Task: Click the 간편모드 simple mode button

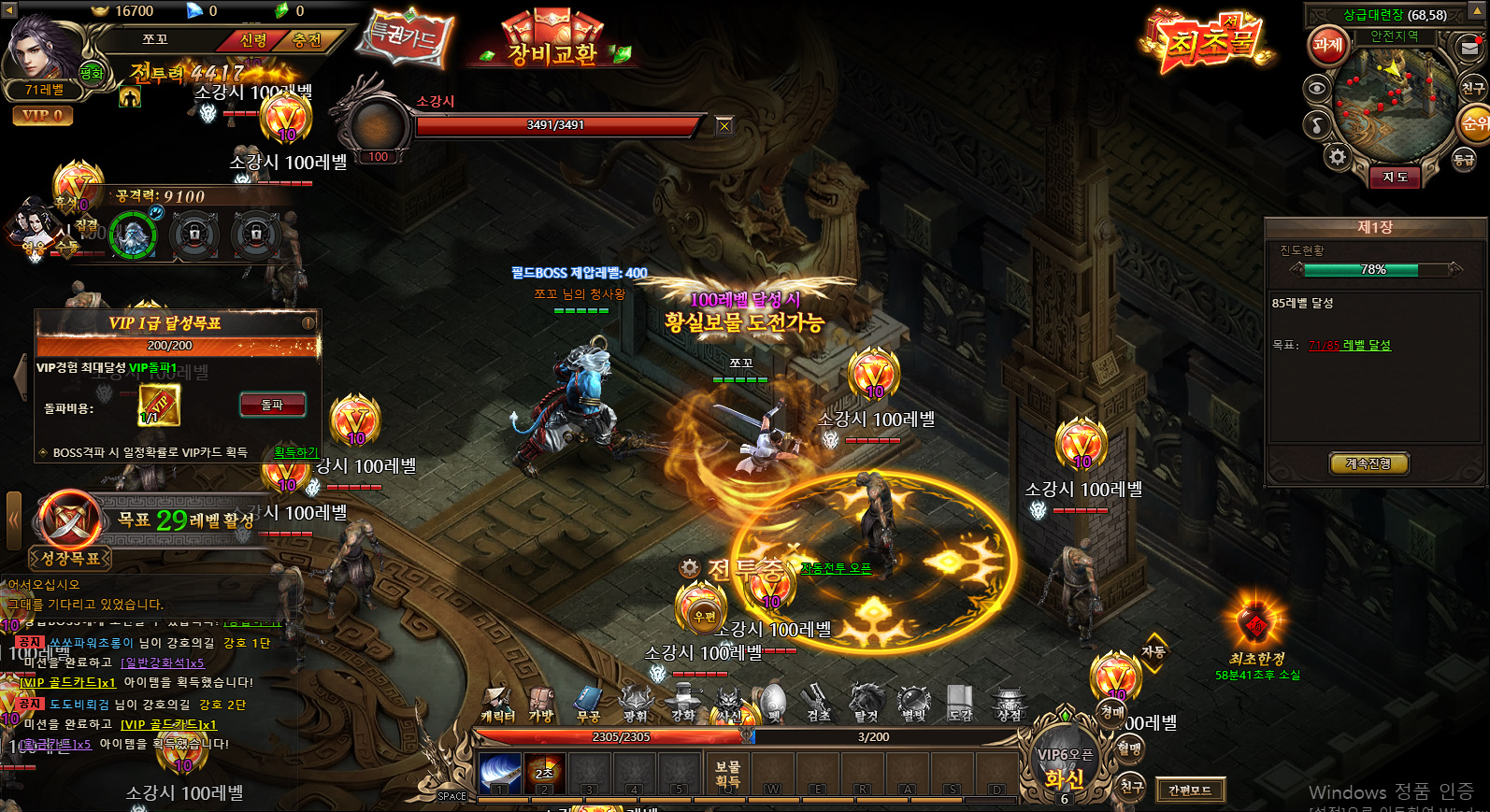Action: (1190, 791)
